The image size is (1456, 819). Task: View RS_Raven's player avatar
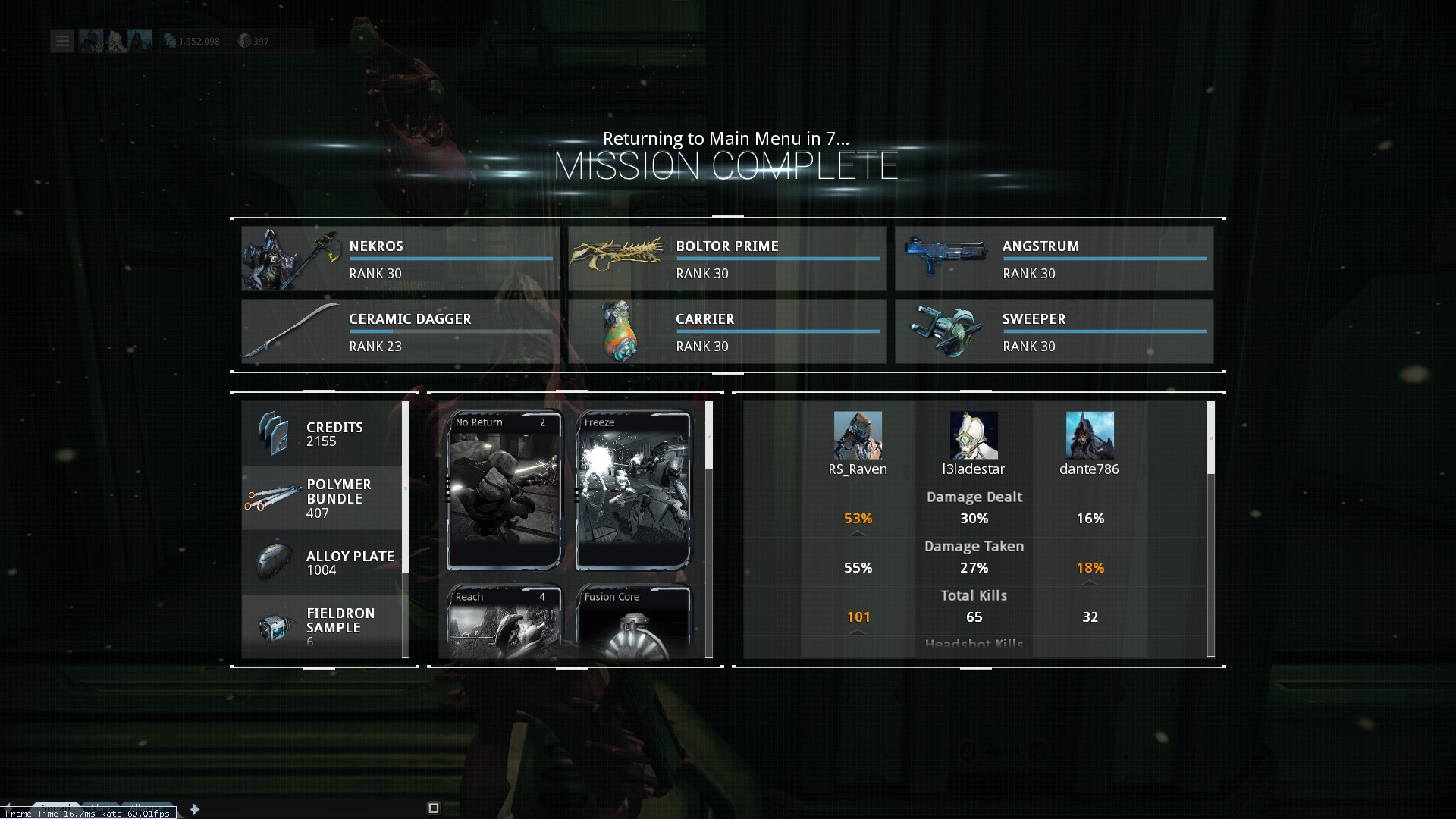pyautogui.click(x=858, y=435)
